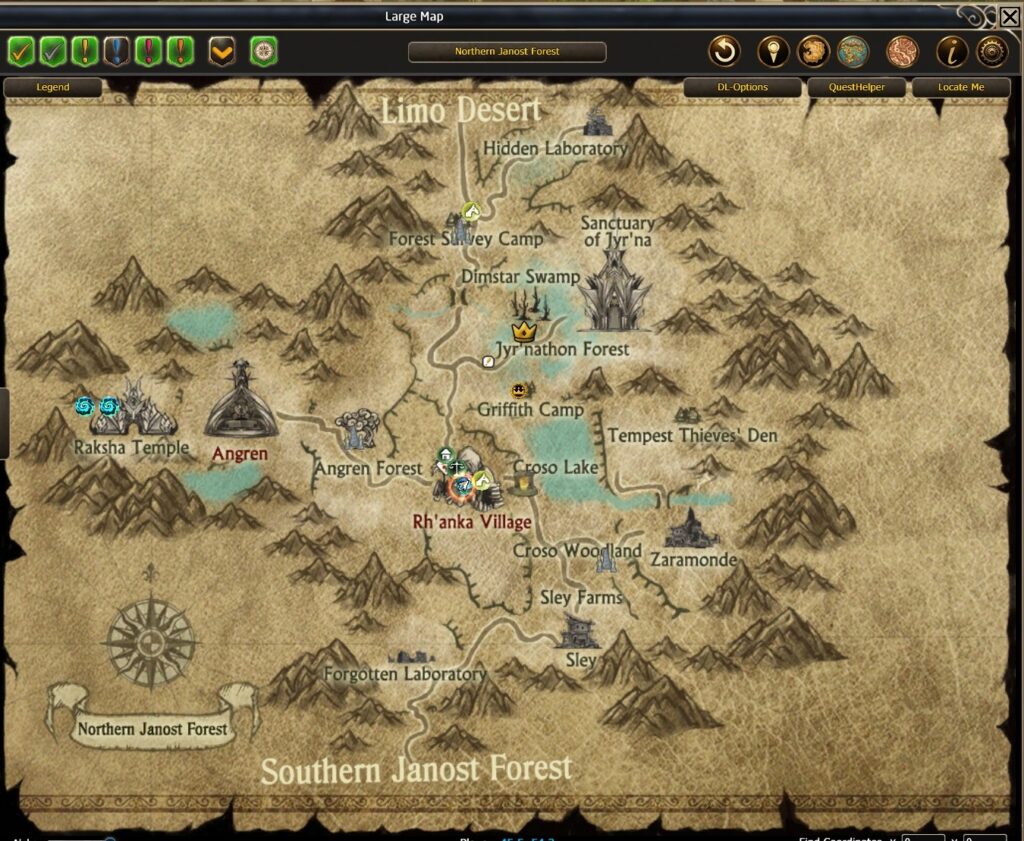Open the map Legend
Viewport: 1024px width, 841px height.
pos(53,87)
